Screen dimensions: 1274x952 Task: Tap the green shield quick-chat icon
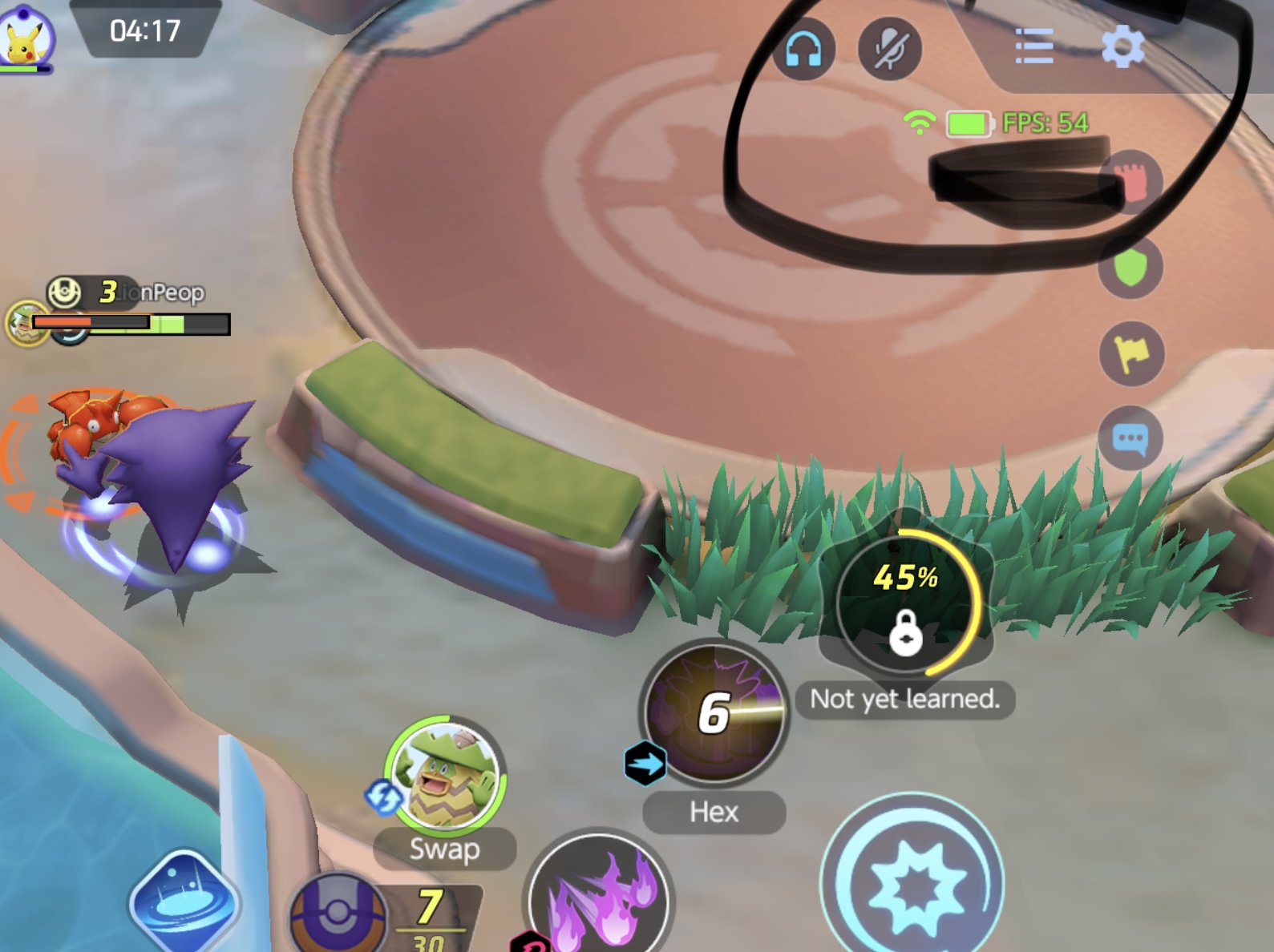(1130, 268)
